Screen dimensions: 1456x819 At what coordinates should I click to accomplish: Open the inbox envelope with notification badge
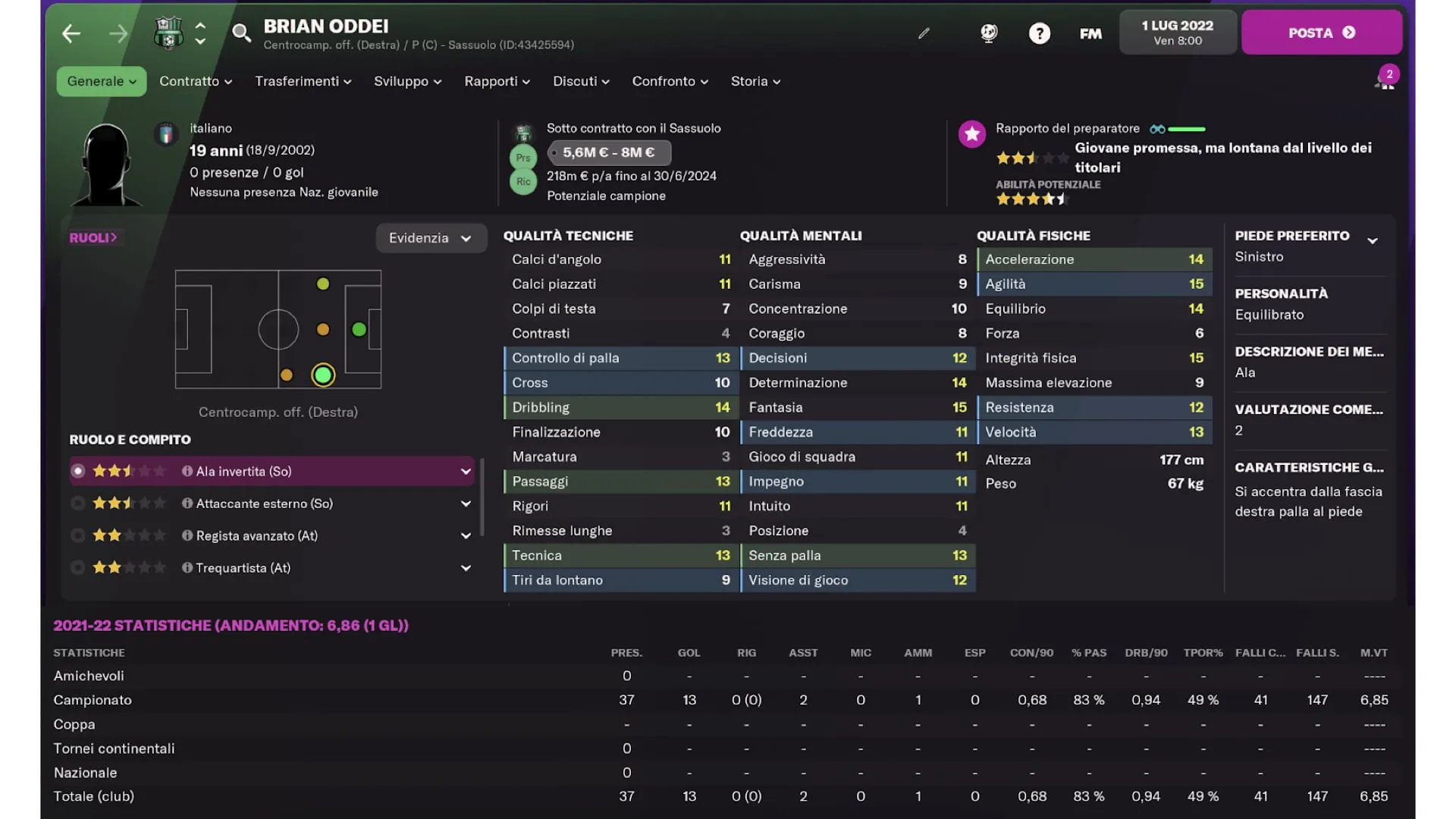click(x=1386, y=79)
